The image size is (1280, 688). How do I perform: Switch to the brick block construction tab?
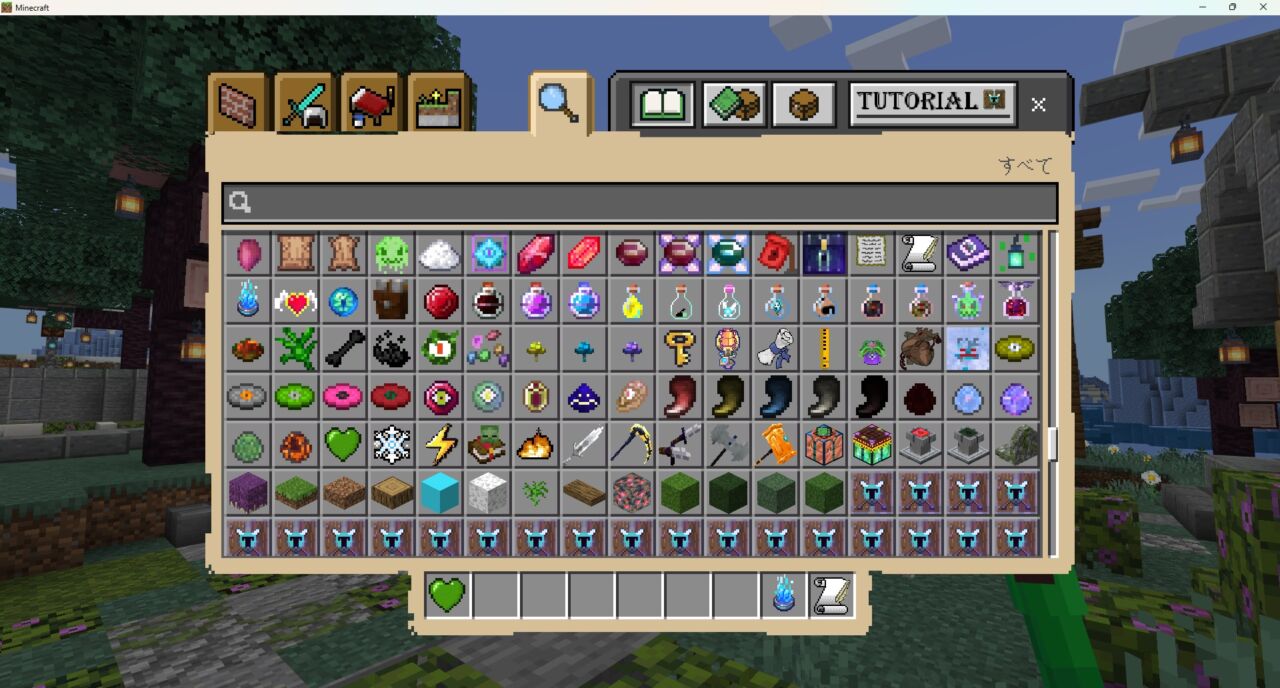point(239,104)
